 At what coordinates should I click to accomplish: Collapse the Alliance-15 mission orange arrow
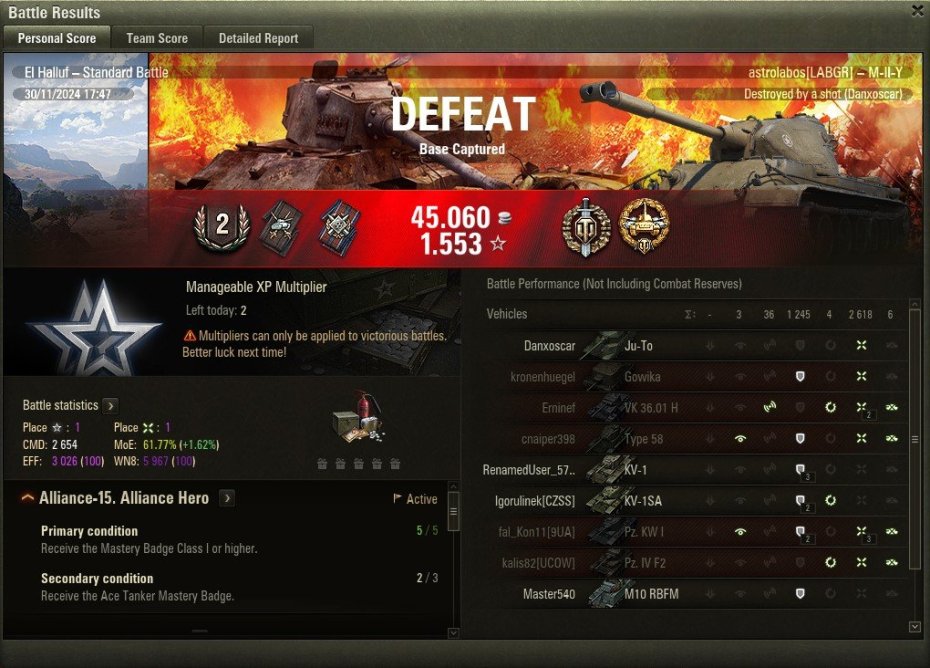[28, 498]
